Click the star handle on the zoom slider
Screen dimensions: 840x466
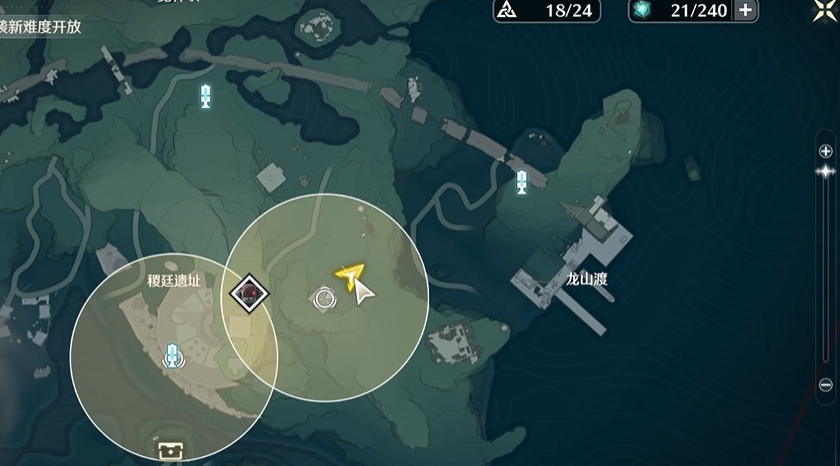coord(825,171)
